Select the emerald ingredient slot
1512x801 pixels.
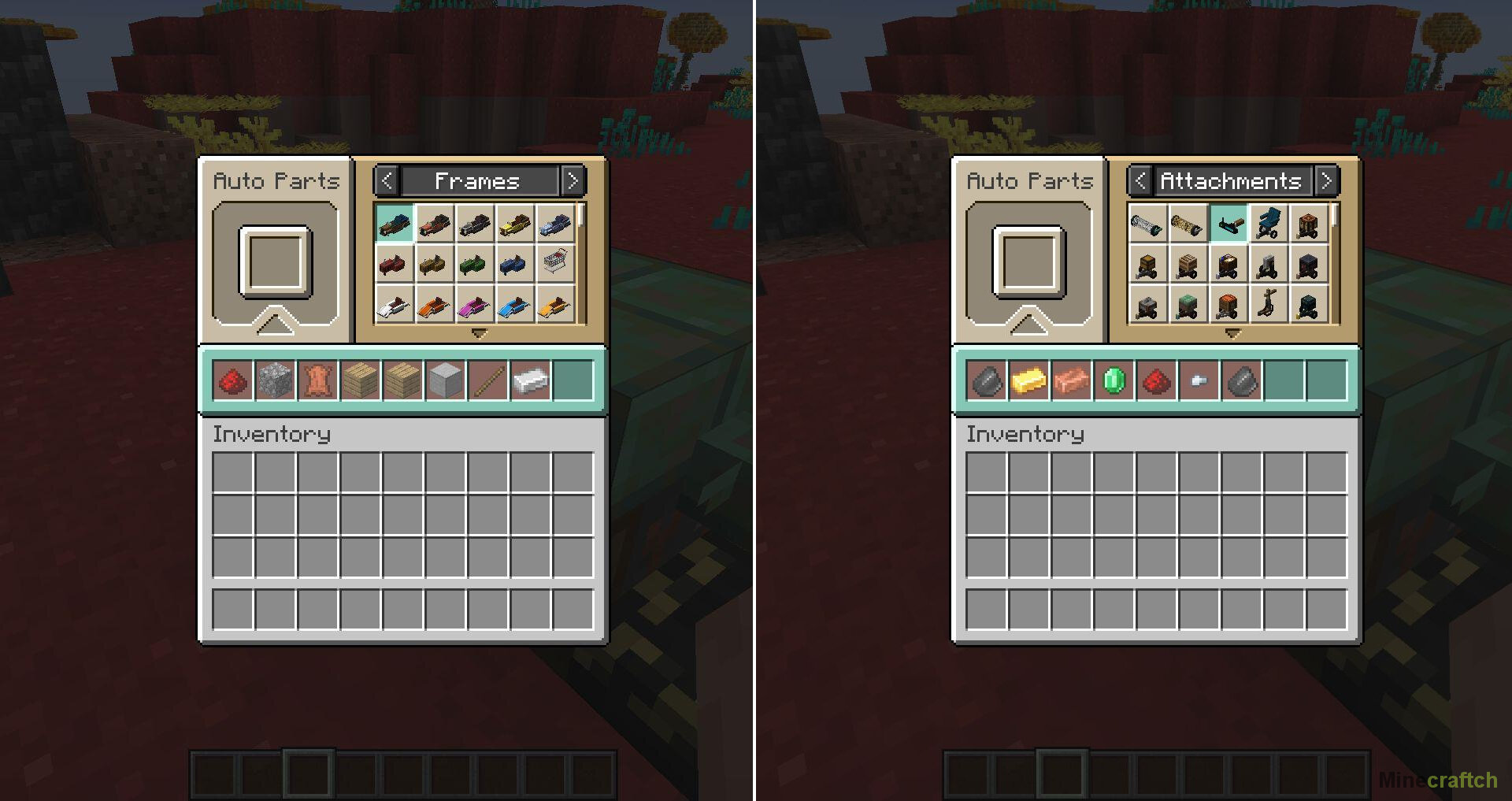(x=1114, y=381)
